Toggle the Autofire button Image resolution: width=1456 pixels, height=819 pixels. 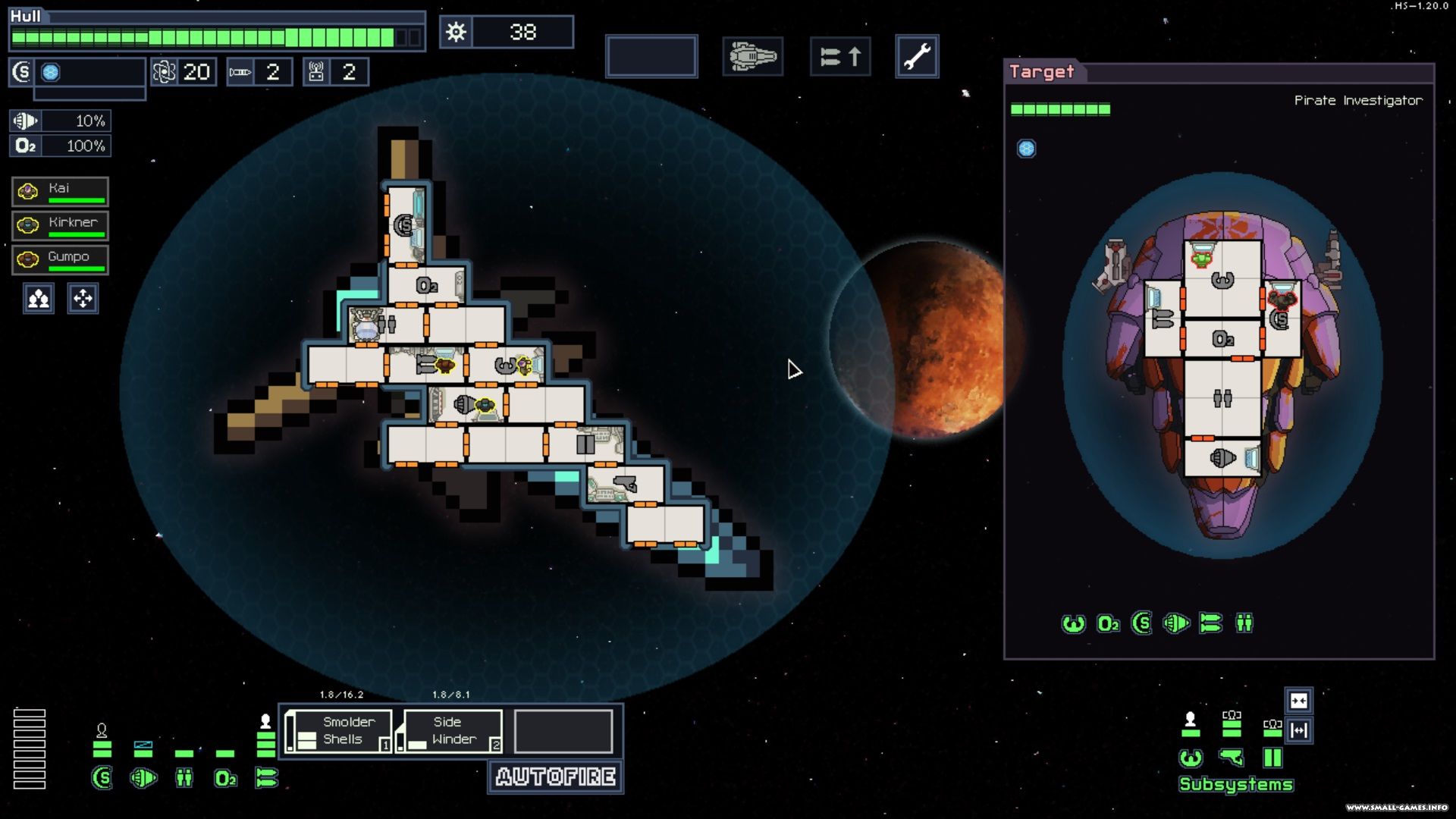click(x=556, y=777)
